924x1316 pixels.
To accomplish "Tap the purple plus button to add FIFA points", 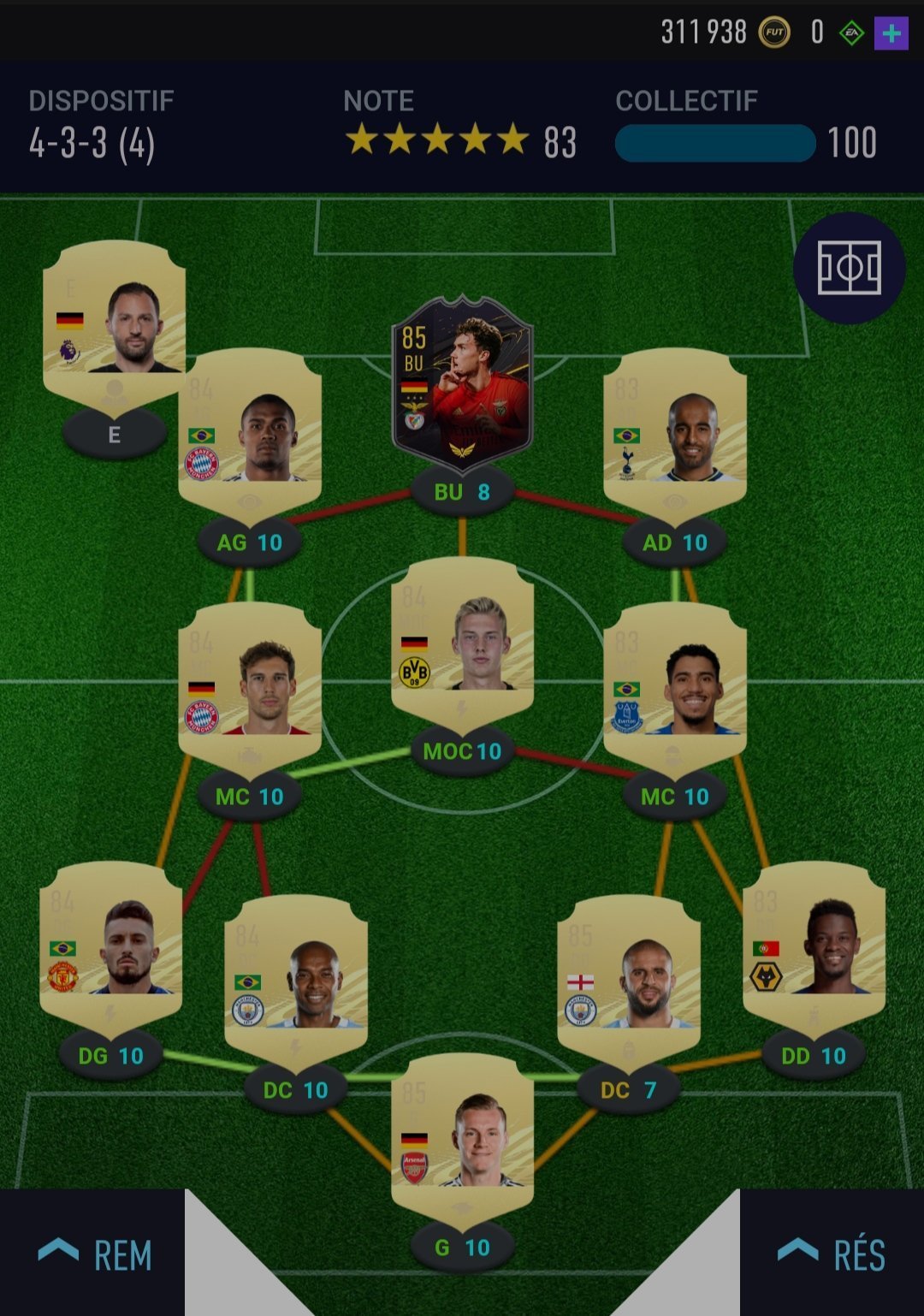I will (891, 34).
